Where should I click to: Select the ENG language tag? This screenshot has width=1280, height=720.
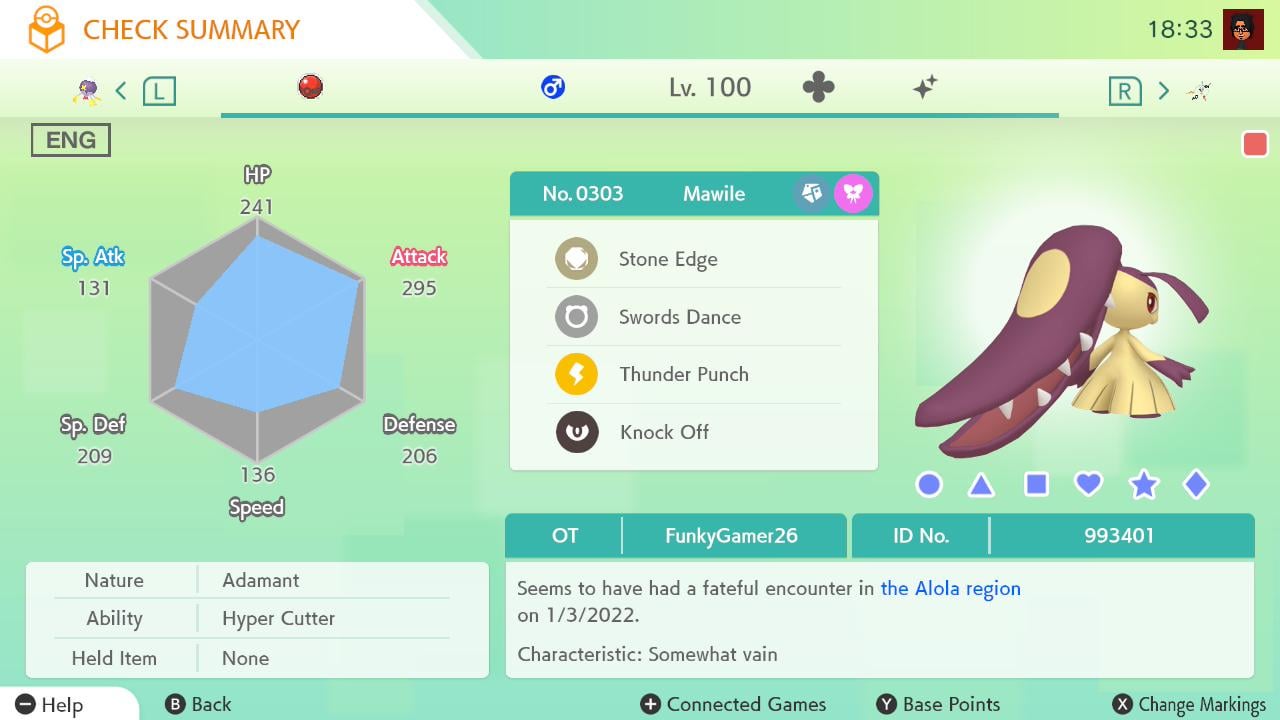click(x=71, y=140)
